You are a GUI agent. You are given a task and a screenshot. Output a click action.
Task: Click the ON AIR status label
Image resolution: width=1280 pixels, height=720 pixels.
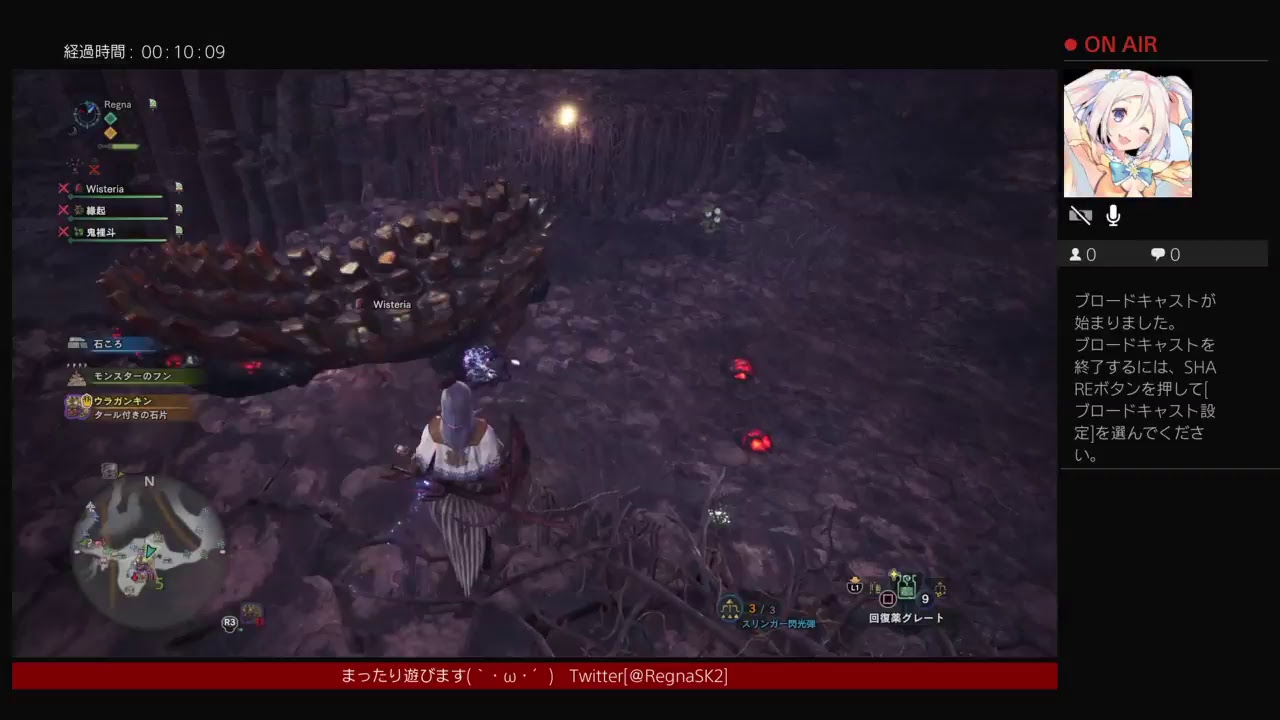point(1122,44)
